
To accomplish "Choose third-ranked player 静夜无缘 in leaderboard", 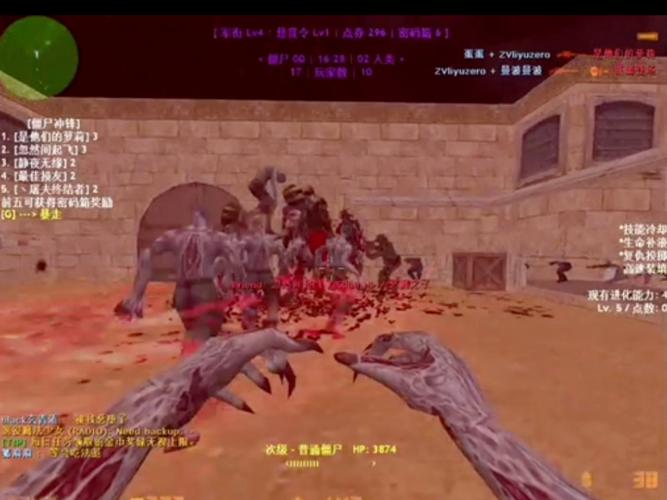I will tap(45, 162).
